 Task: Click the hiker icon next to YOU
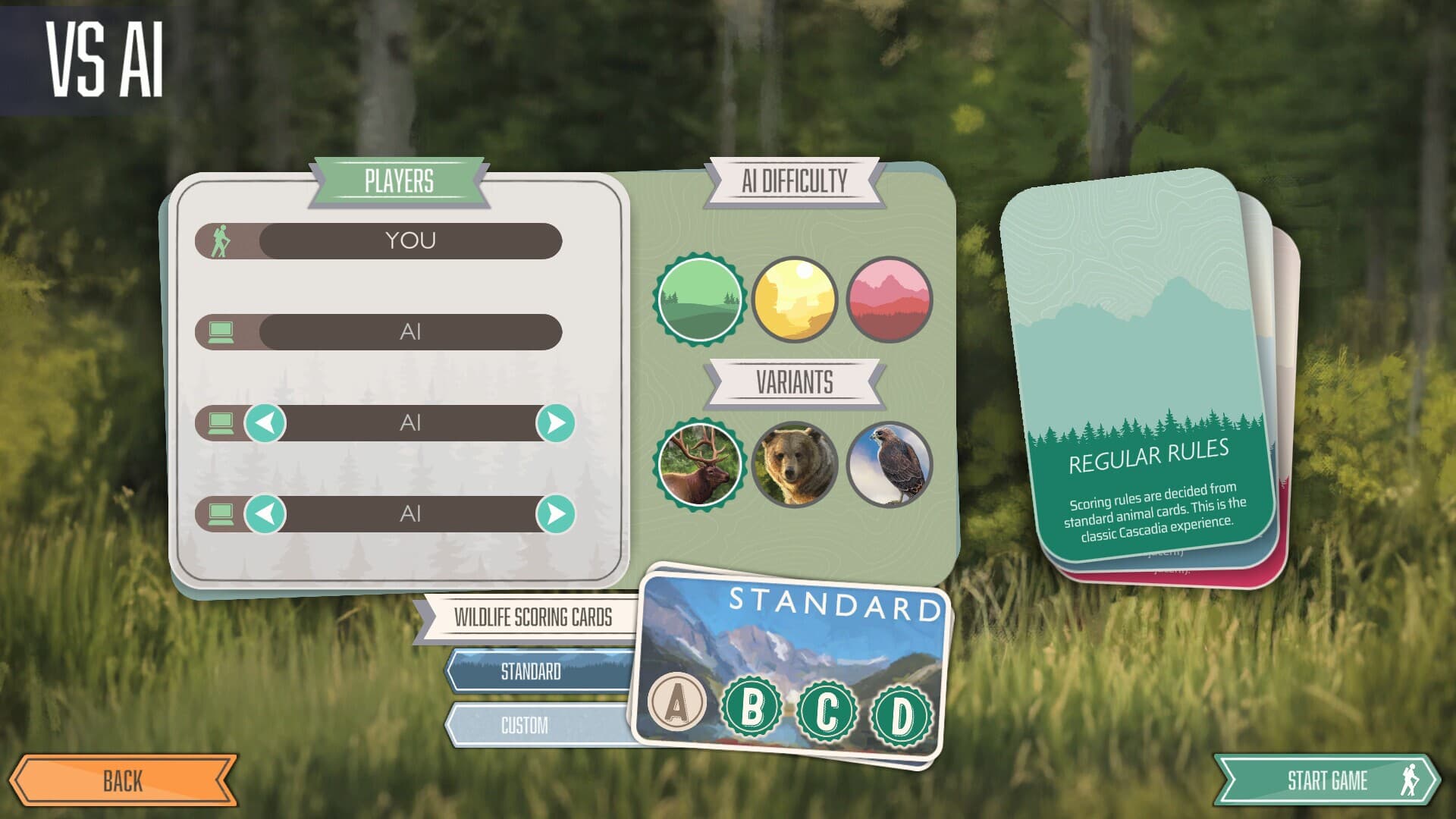pyautogui.click(x=220, y=239)
